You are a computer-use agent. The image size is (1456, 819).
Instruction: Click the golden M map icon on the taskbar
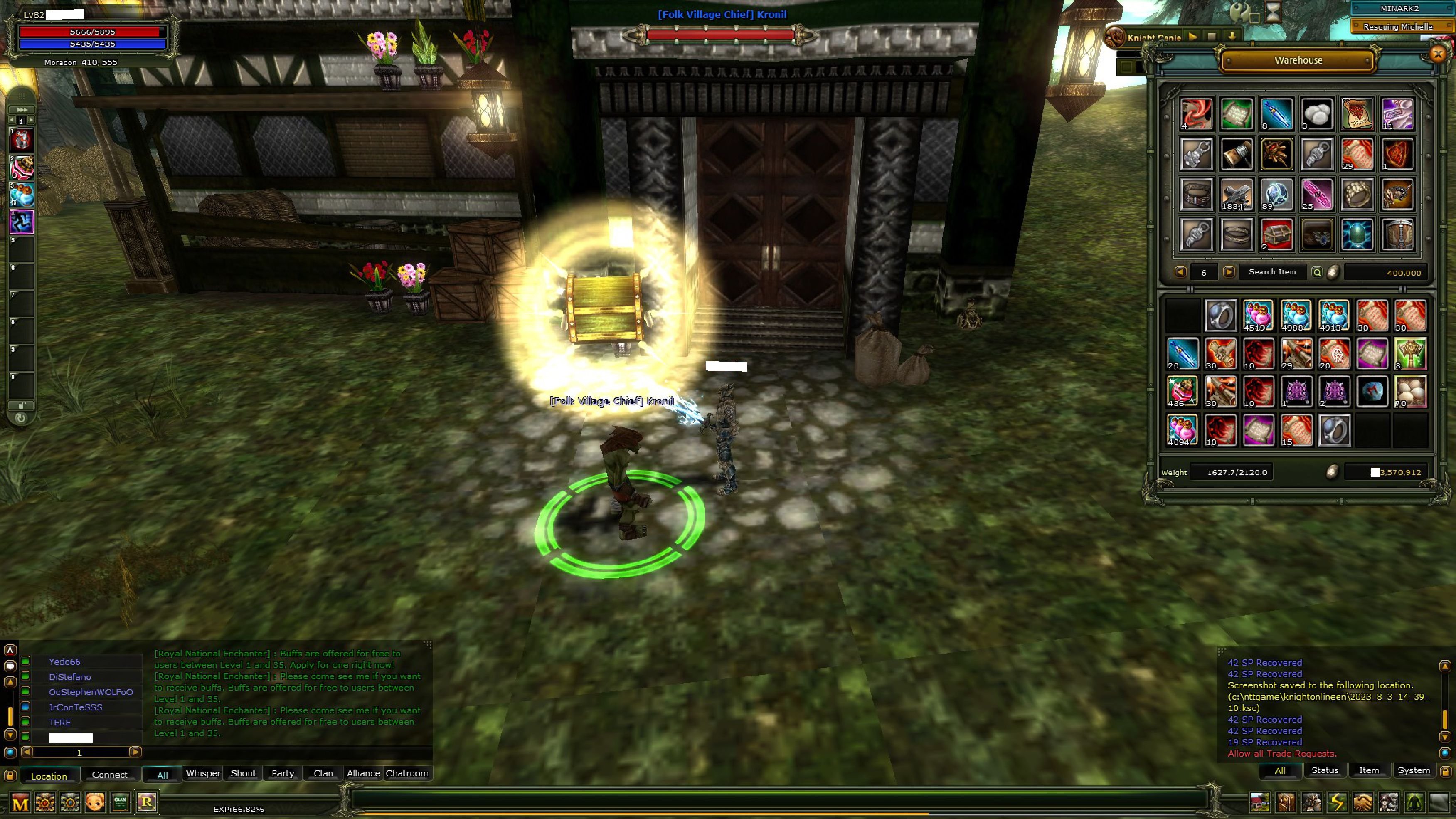(x=20, y=803)
